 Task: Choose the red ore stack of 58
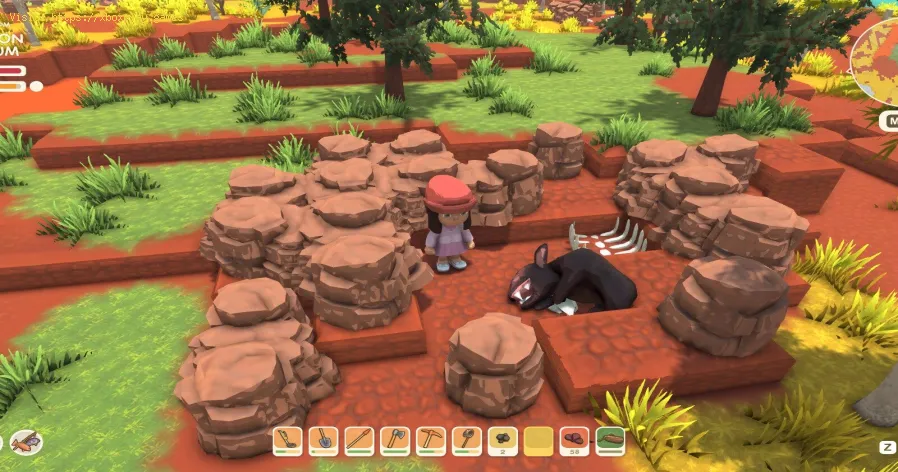[x=574, y=440]
